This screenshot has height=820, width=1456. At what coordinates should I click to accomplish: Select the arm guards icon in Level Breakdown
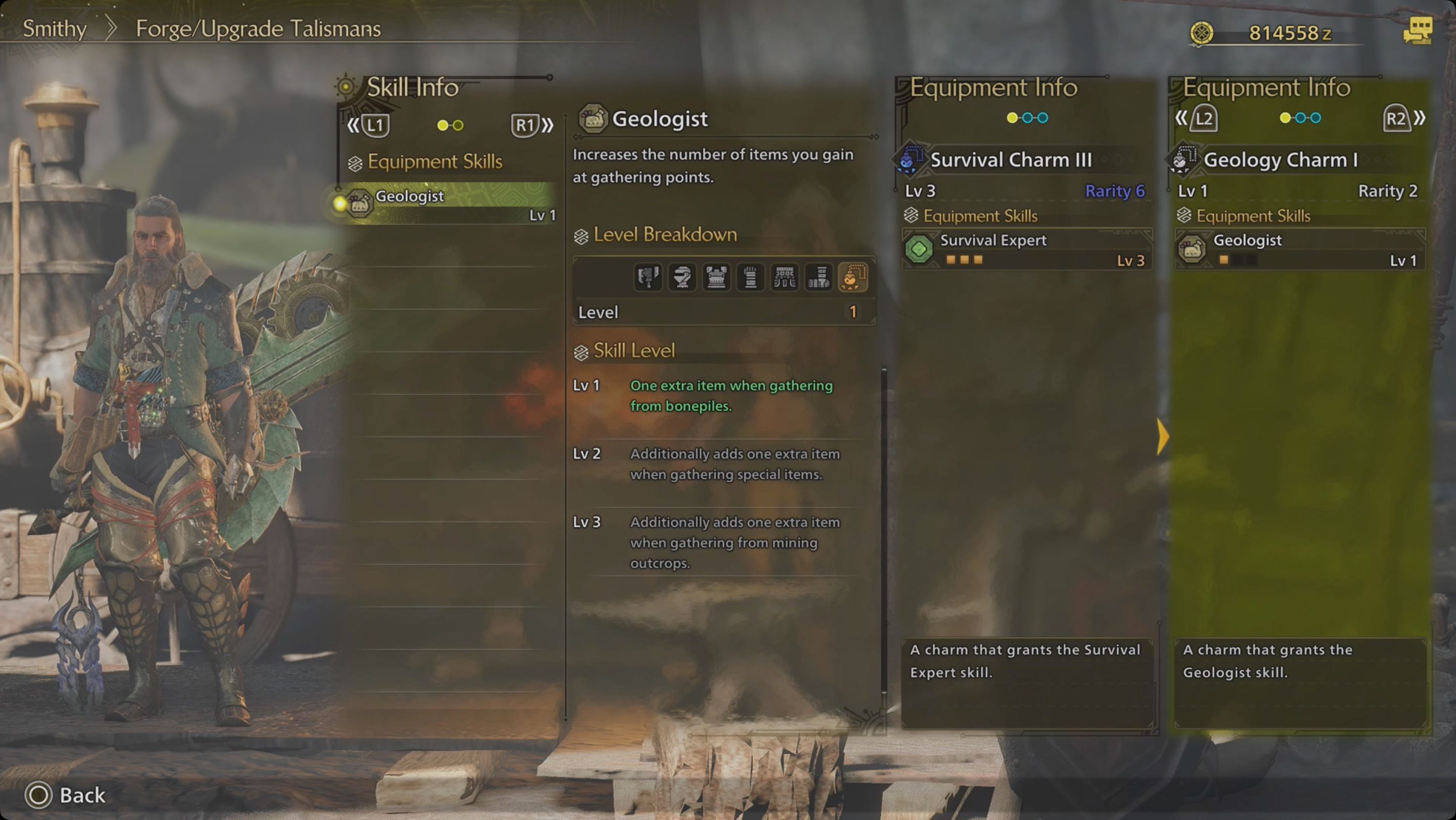pos(751,278)
